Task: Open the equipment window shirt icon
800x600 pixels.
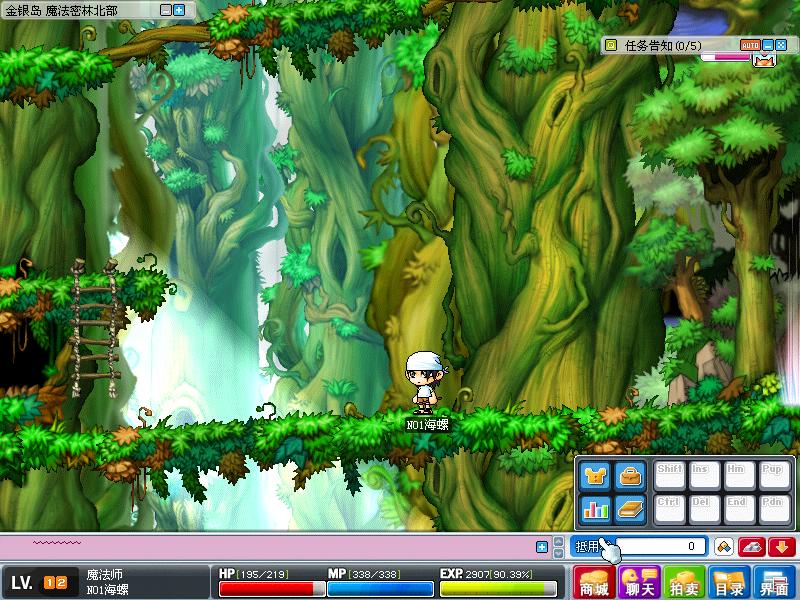Action: click(595, 476)
